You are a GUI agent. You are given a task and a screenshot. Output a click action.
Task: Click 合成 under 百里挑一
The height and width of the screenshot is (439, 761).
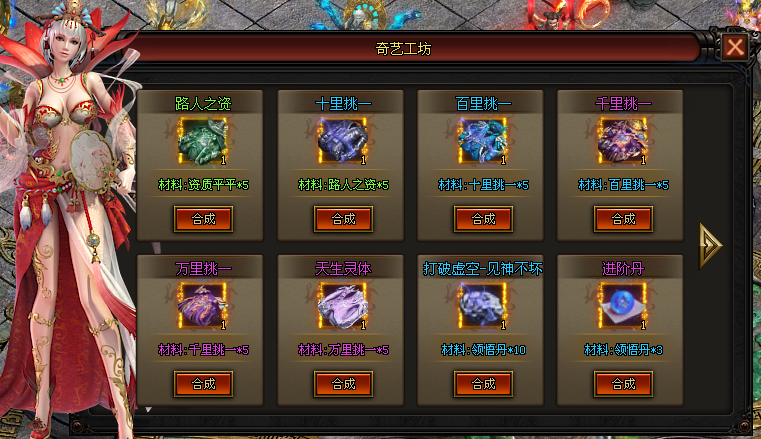pos(483,218)
